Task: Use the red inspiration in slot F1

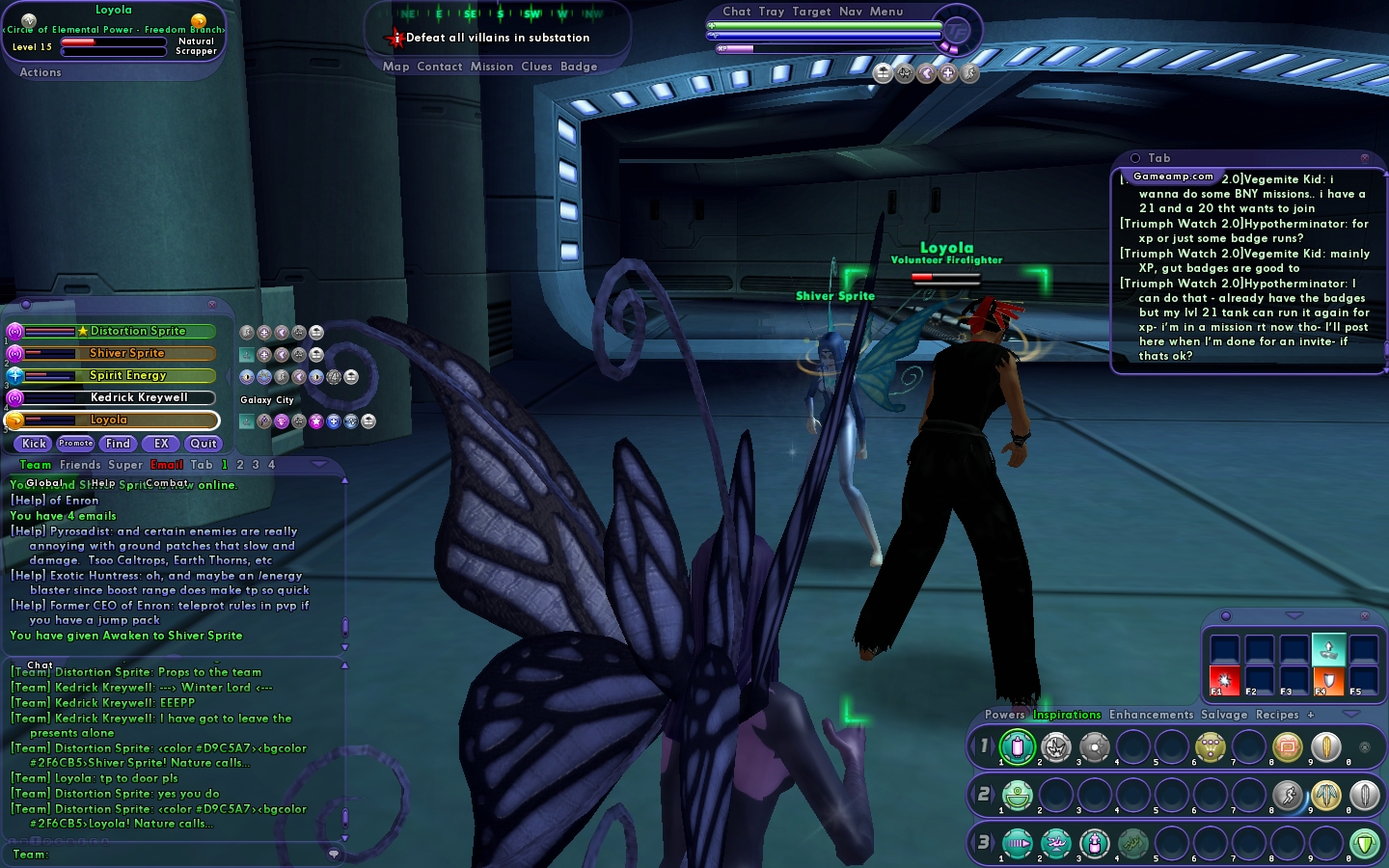Action: point(1225,678)
